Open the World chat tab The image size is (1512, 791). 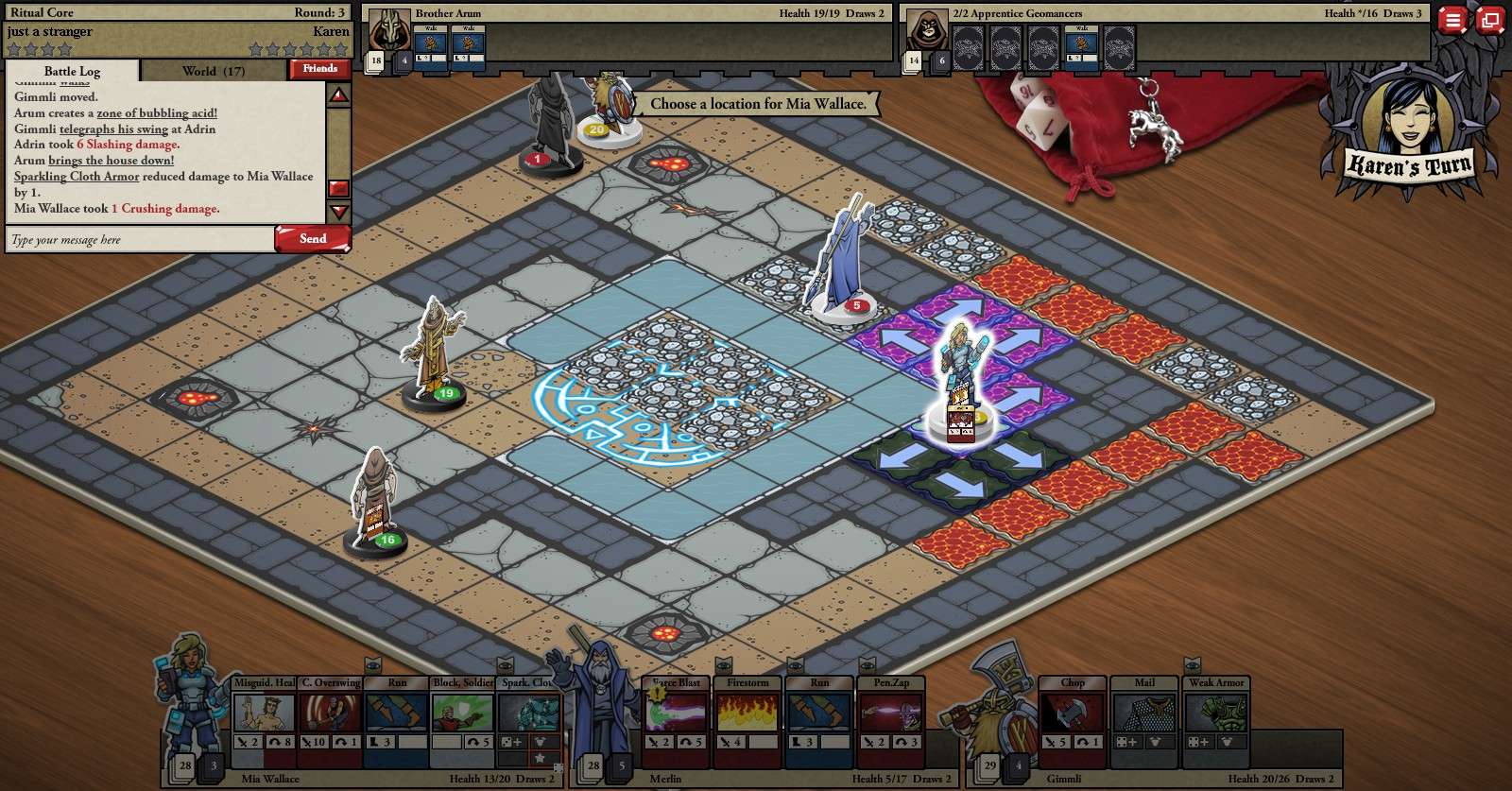click(x=214, y=71)
